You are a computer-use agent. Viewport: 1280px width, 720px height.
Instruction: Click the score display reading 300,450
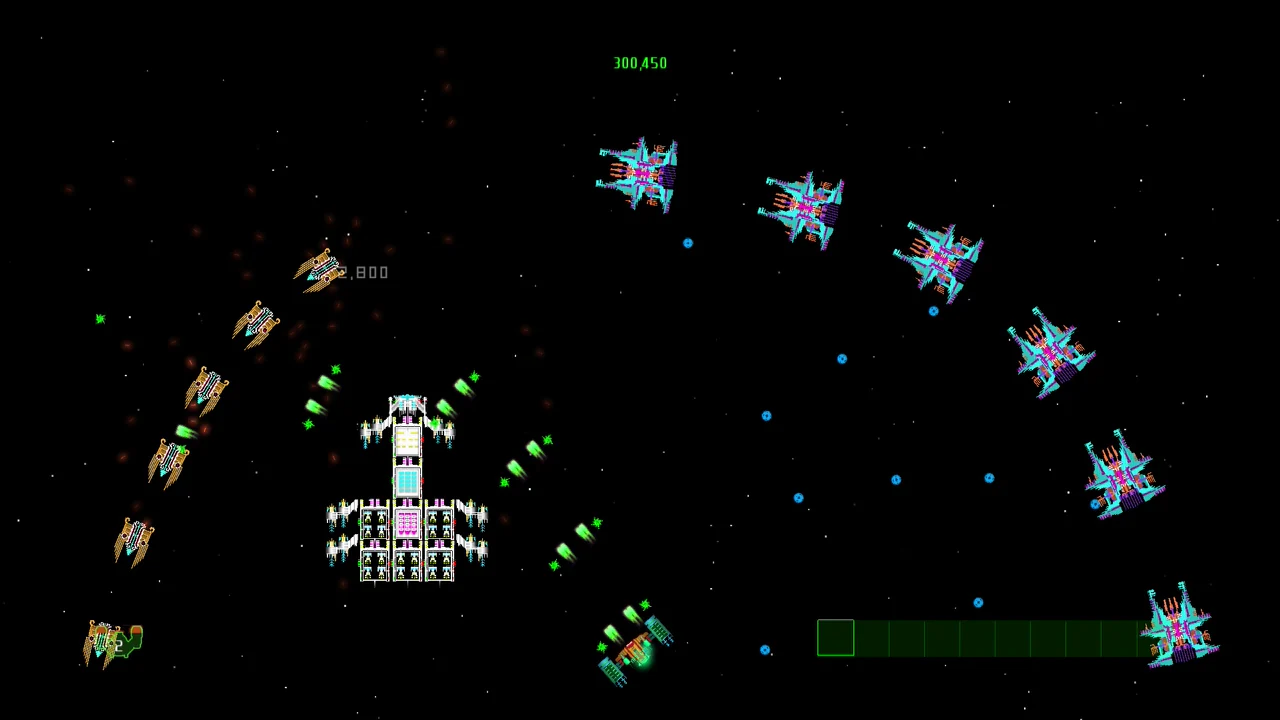coord(640,62)
